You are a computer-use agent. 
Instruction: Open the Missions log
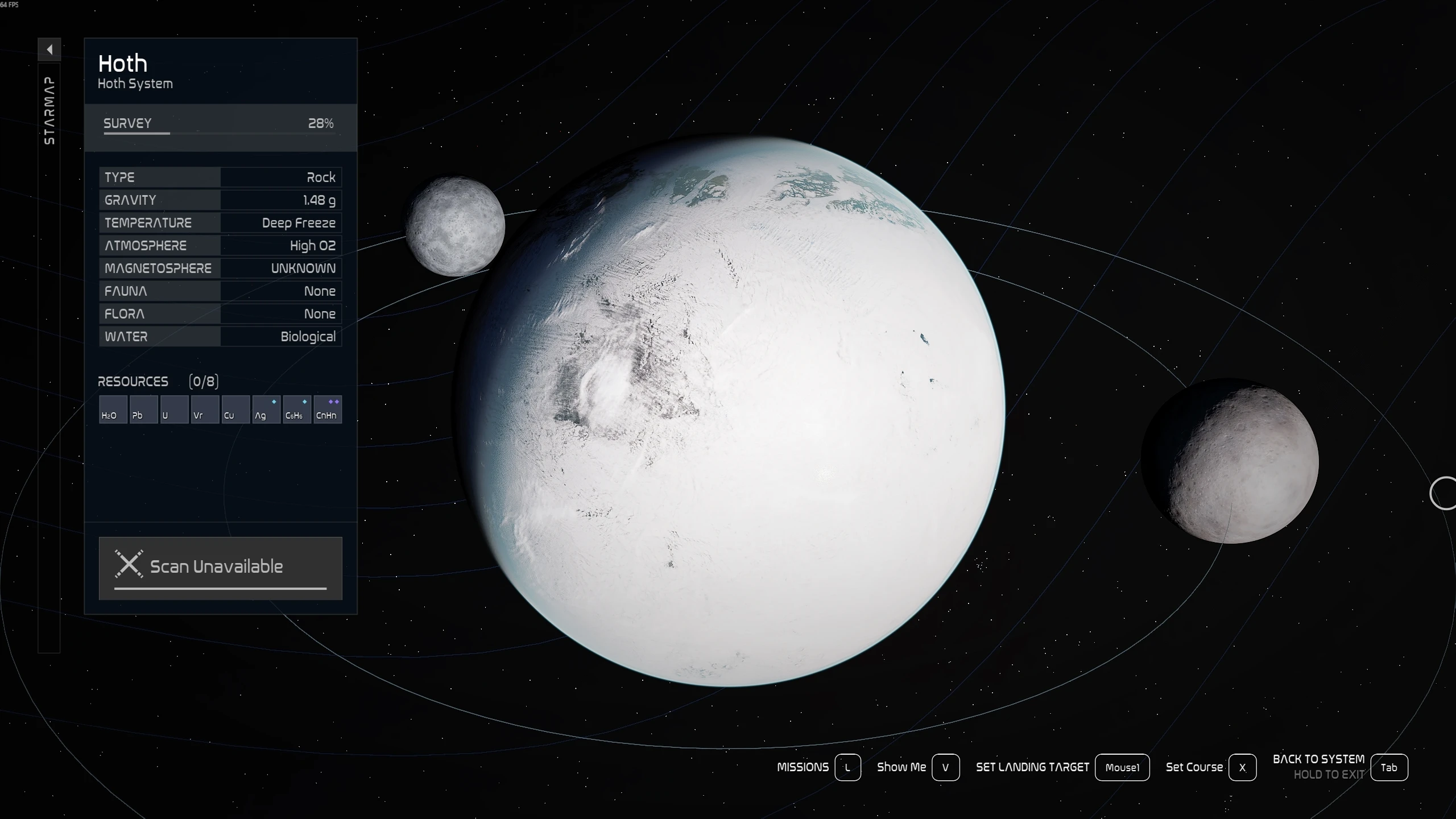click(847, 767)
